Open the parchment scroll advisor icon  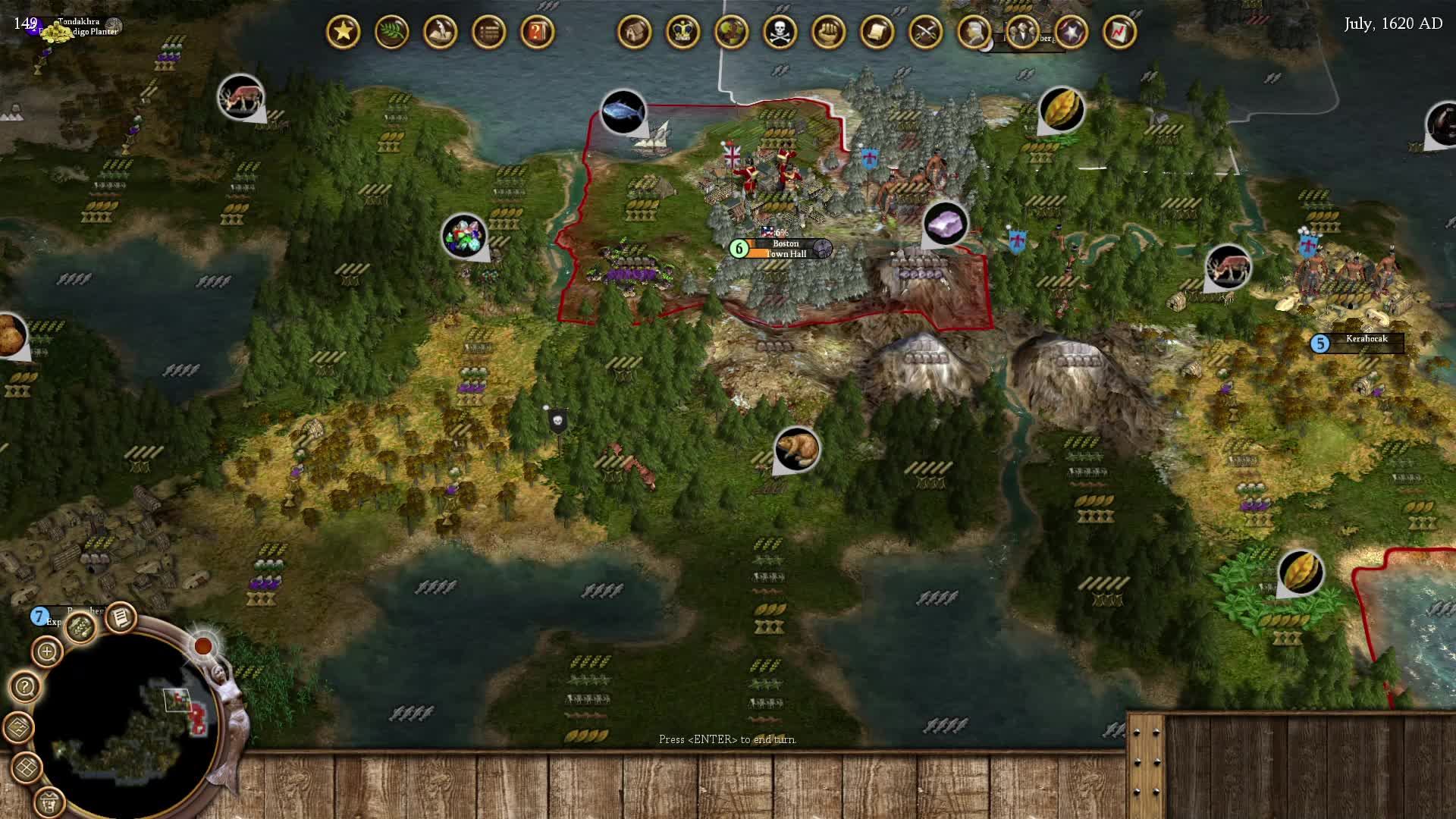(x=877, y=32)
